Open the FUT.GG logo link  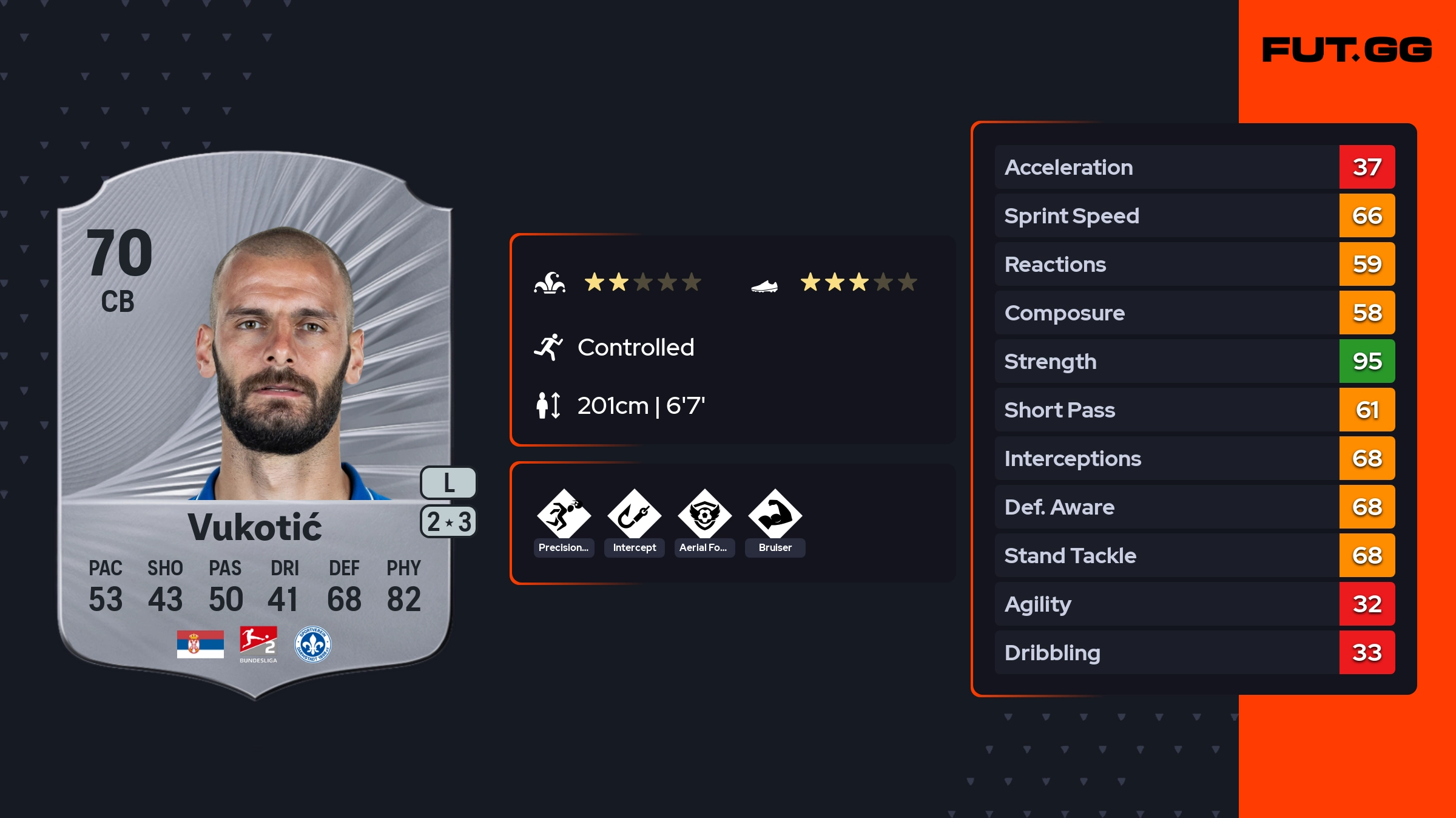point(1347,50)
